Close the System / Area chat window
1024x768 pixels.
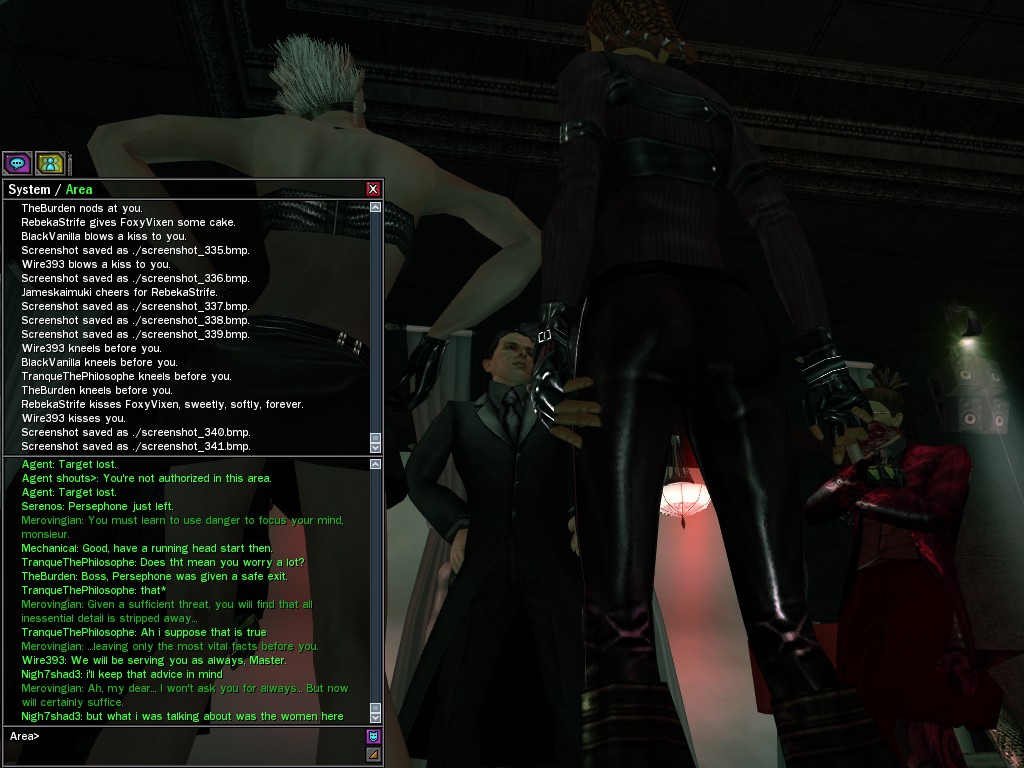(x=373, y=189)
